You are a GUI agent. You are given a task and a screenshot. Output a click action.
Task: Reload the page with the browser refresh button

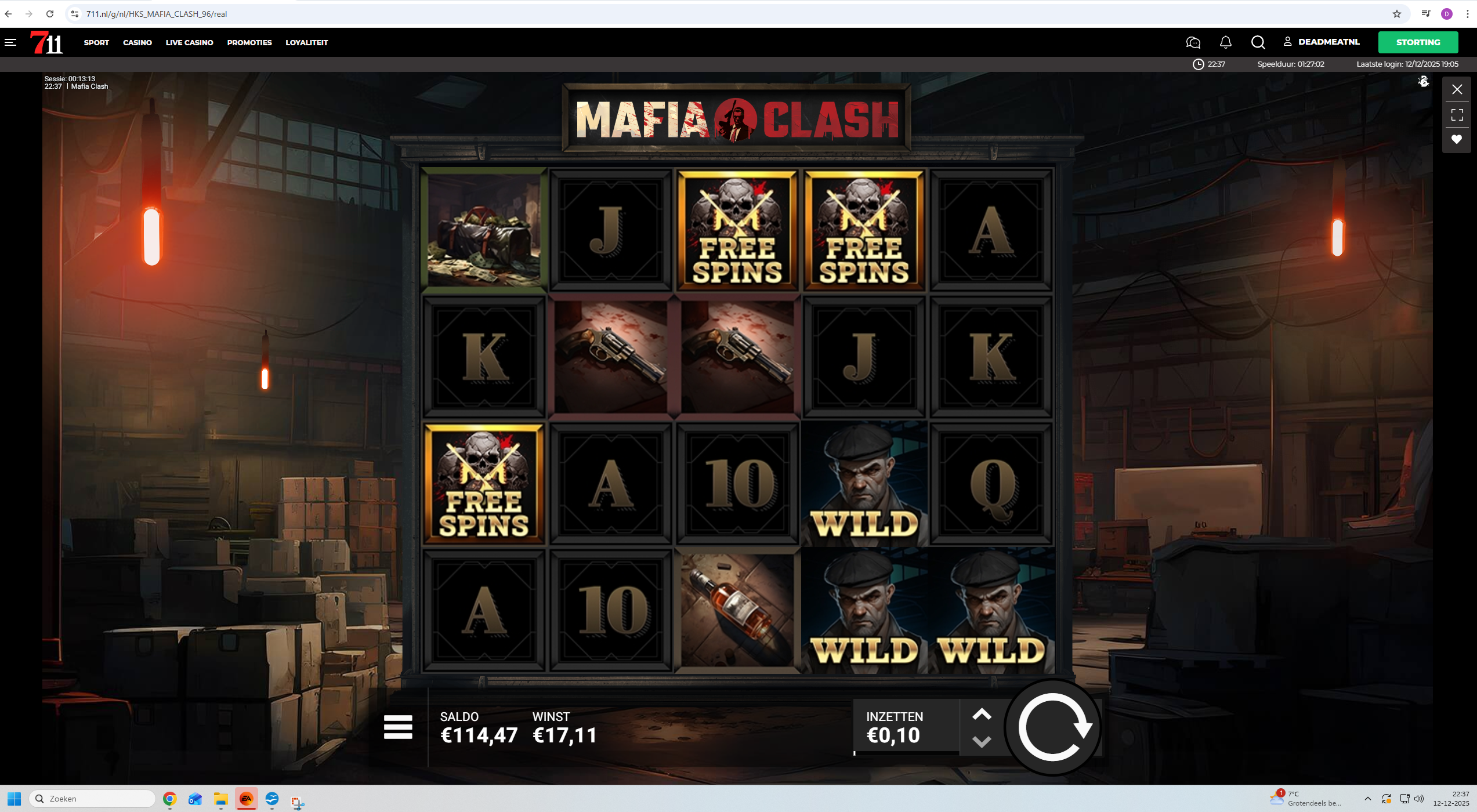[50, 14]
